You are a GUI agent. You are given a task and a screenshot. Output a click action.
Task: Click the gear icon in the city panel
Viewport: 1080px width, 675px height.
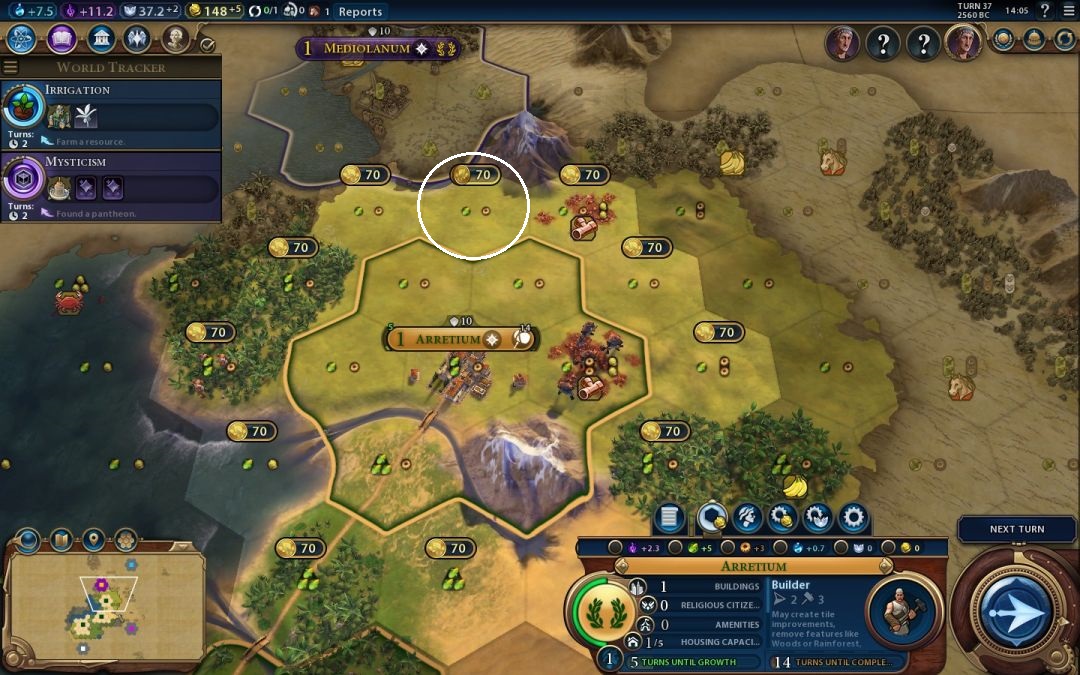click(x=852, y=518)
